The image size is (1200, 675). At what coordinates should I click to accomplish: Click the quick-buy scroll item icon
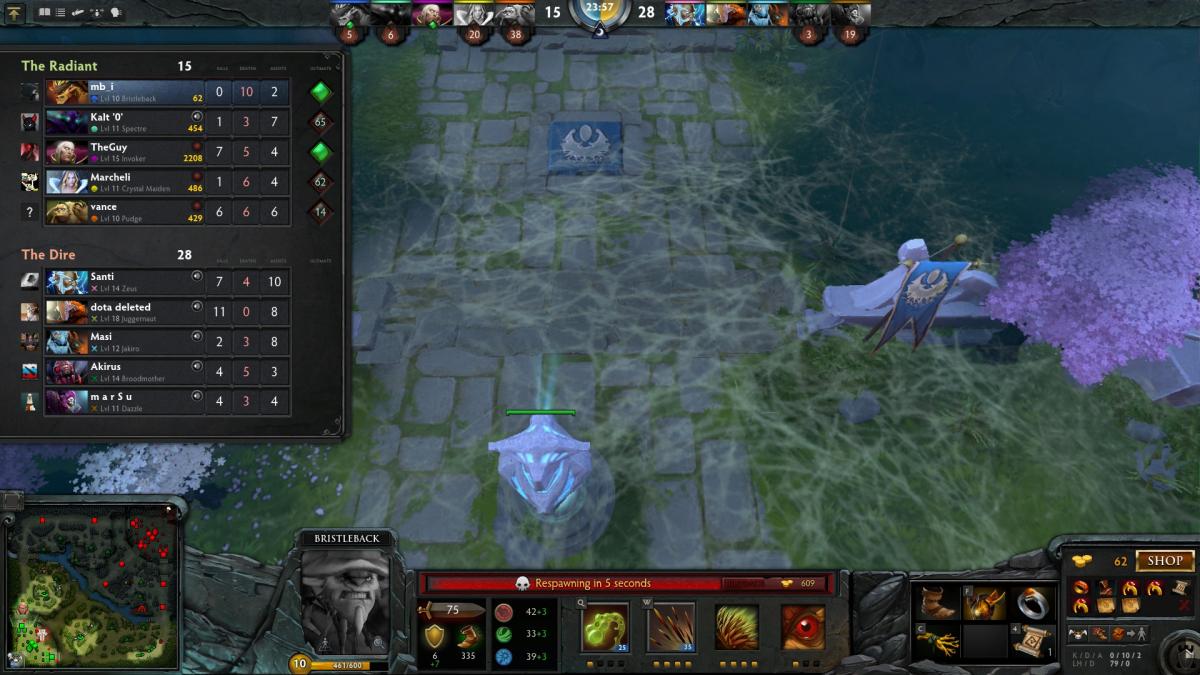click(1180, 587)
